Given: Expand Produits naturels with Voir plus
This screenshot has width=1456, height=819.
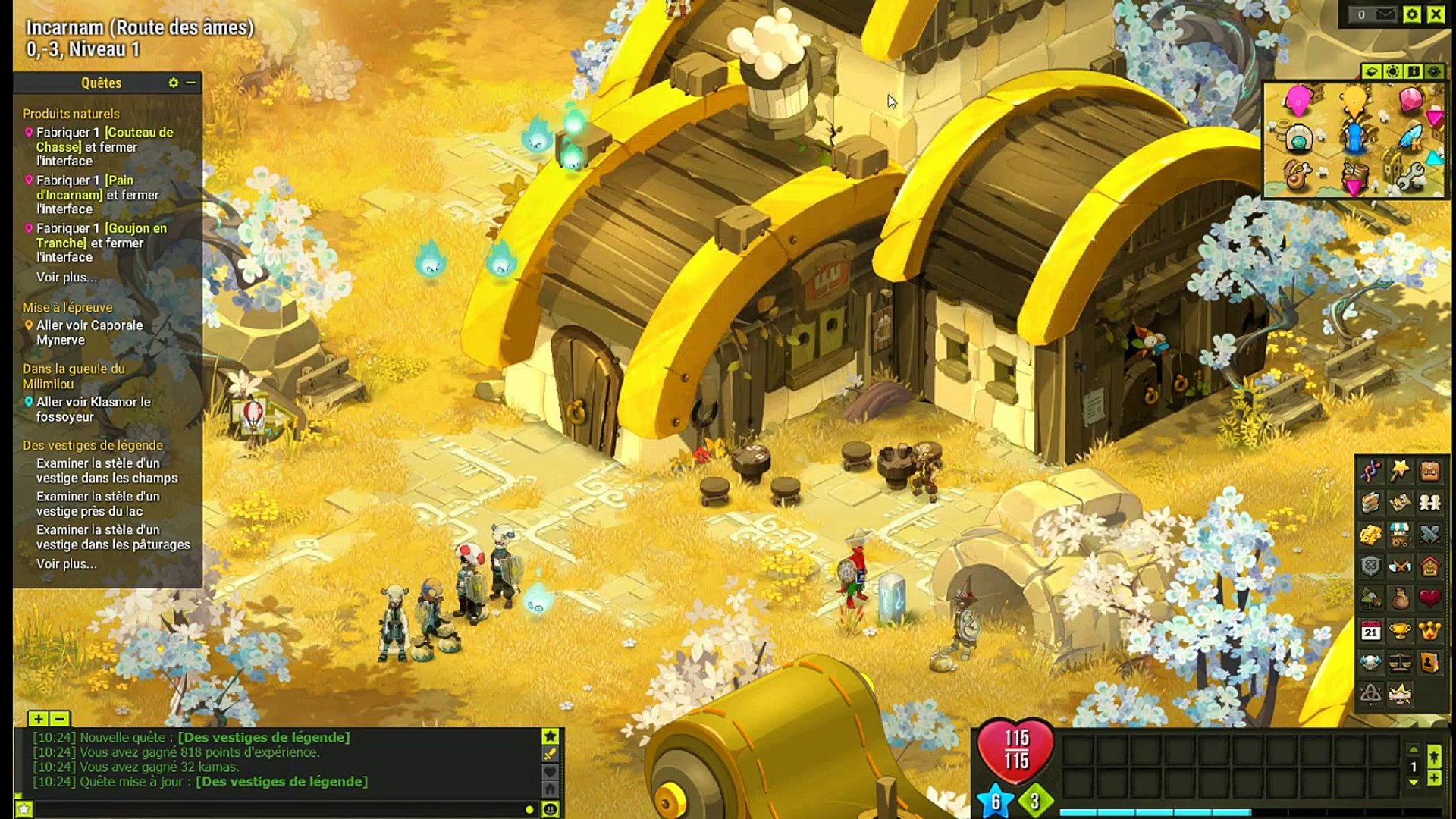Looking at the screenshot, I should coord(67,278).
